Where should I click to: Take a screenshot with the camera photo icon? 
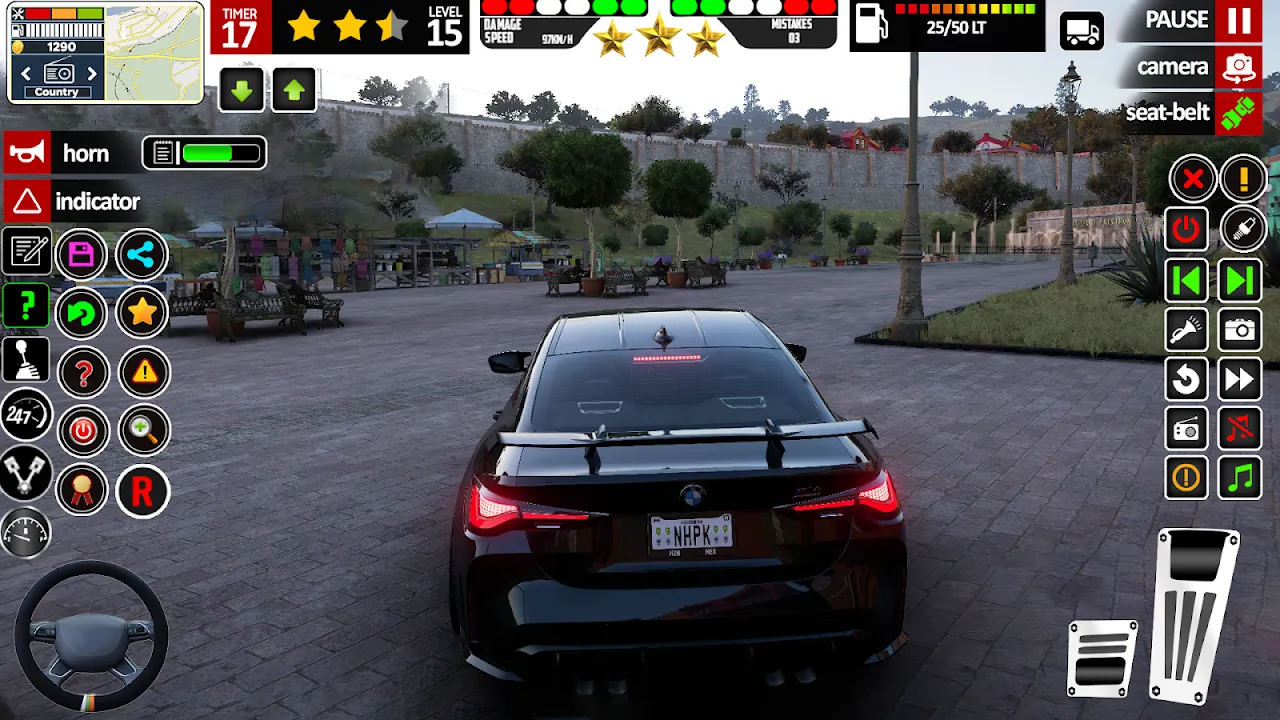[1240, 330]
